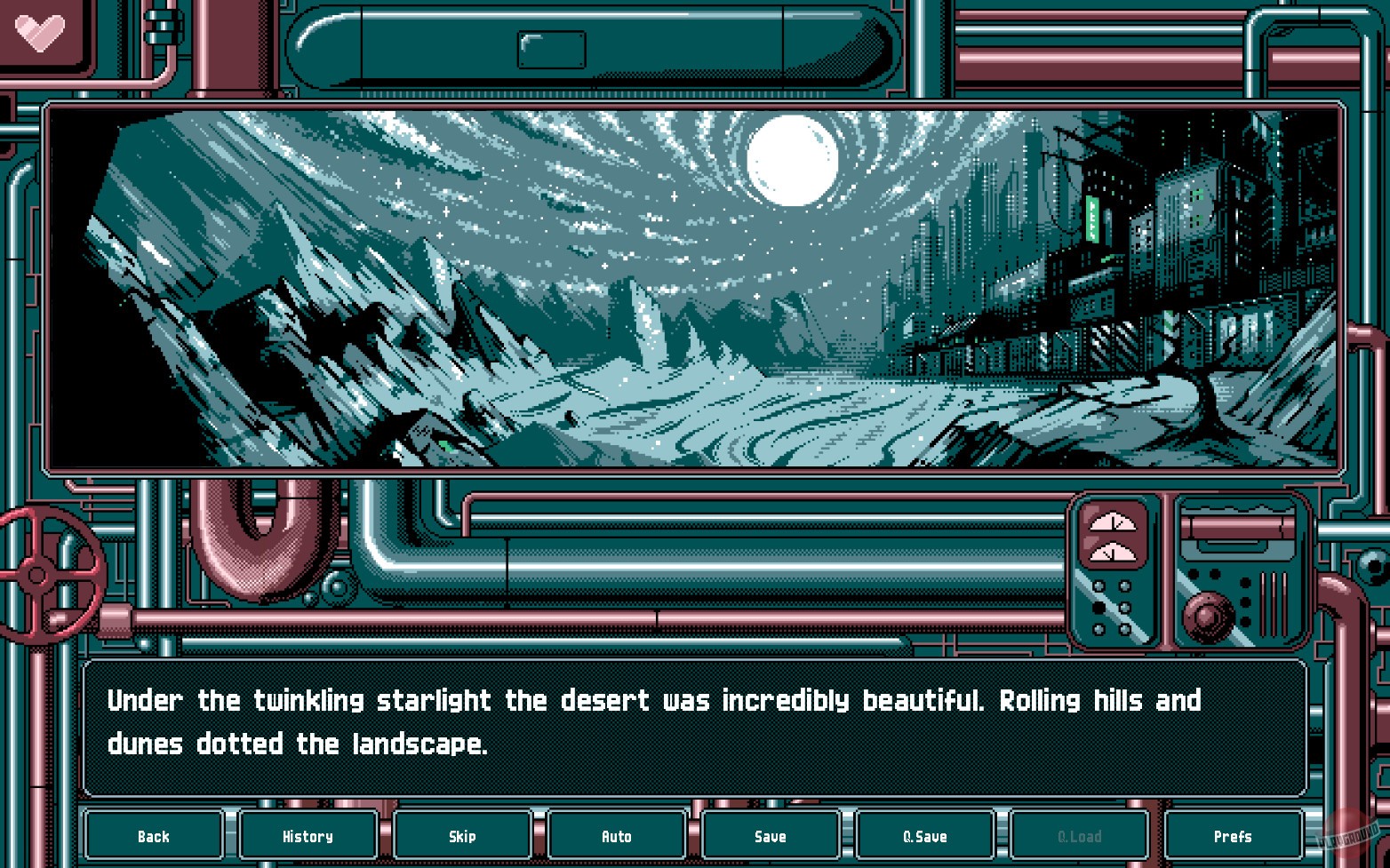
Task: Toggle a teal round button on the meter panel
Action: (x=1099, y=586)
